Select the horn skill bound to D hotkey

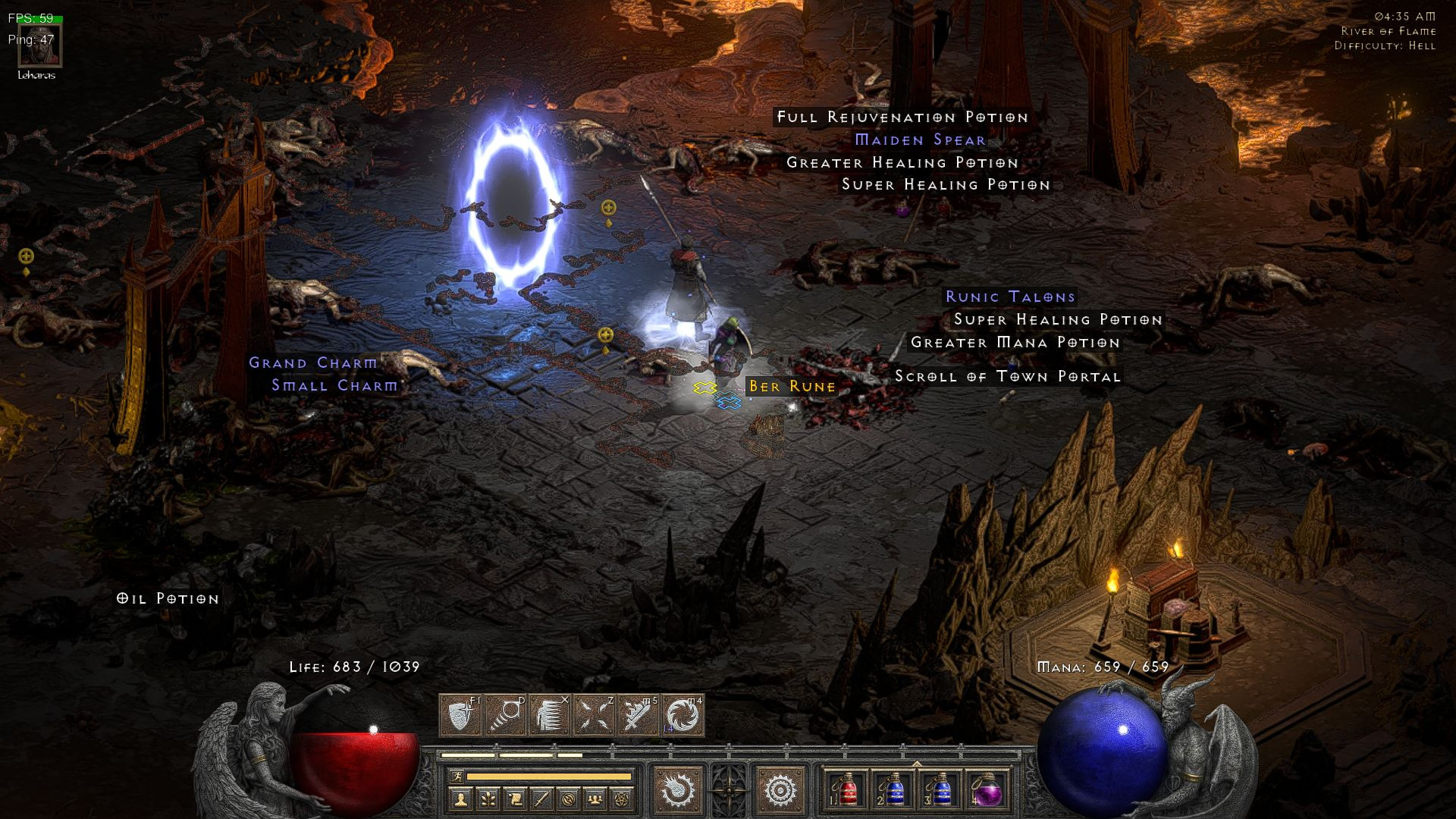coord(504,715)
